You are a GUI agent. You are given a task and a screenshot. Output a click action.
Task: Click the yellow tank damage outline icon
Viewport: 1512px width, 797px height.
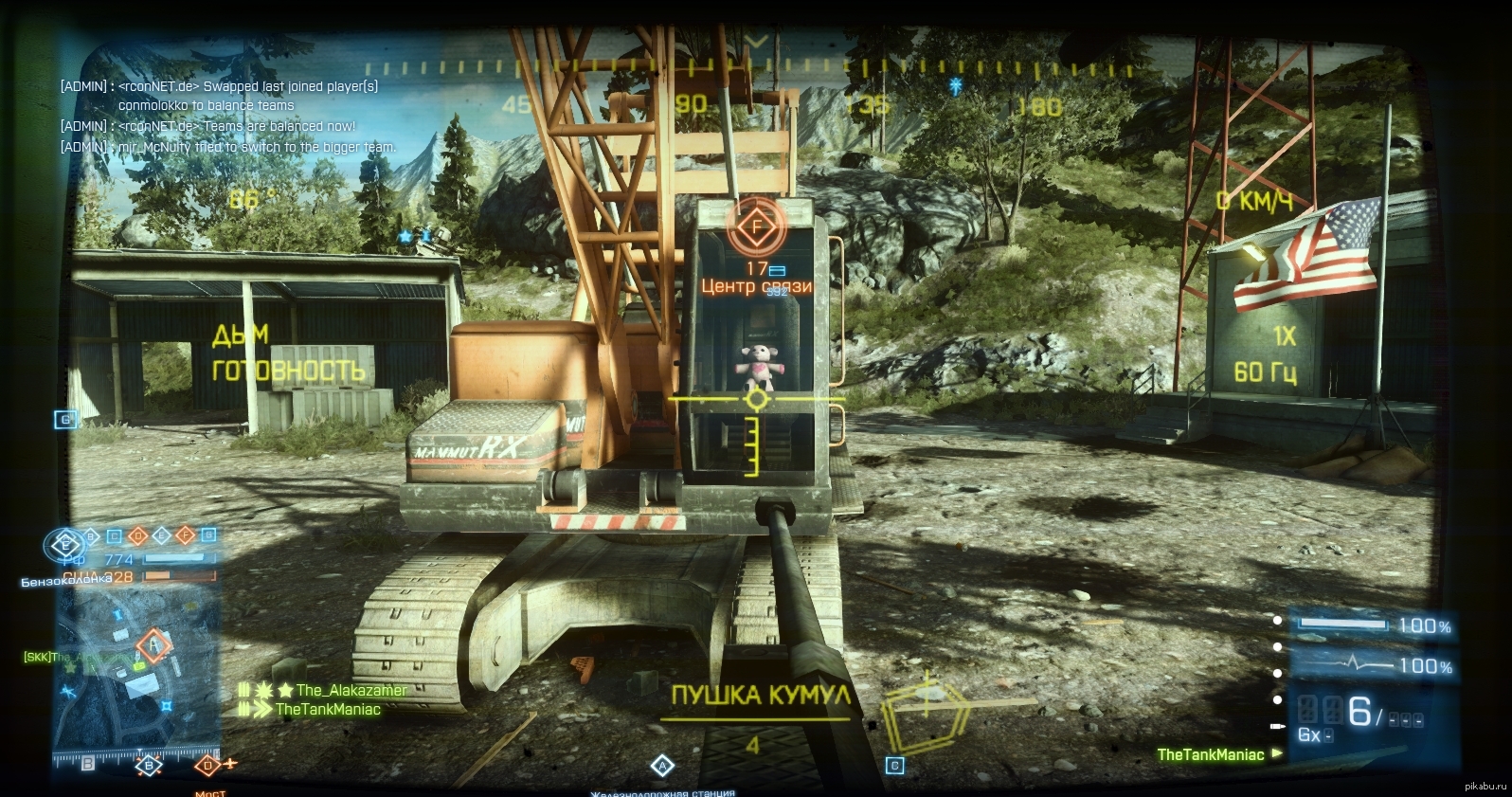coord(926,710)
